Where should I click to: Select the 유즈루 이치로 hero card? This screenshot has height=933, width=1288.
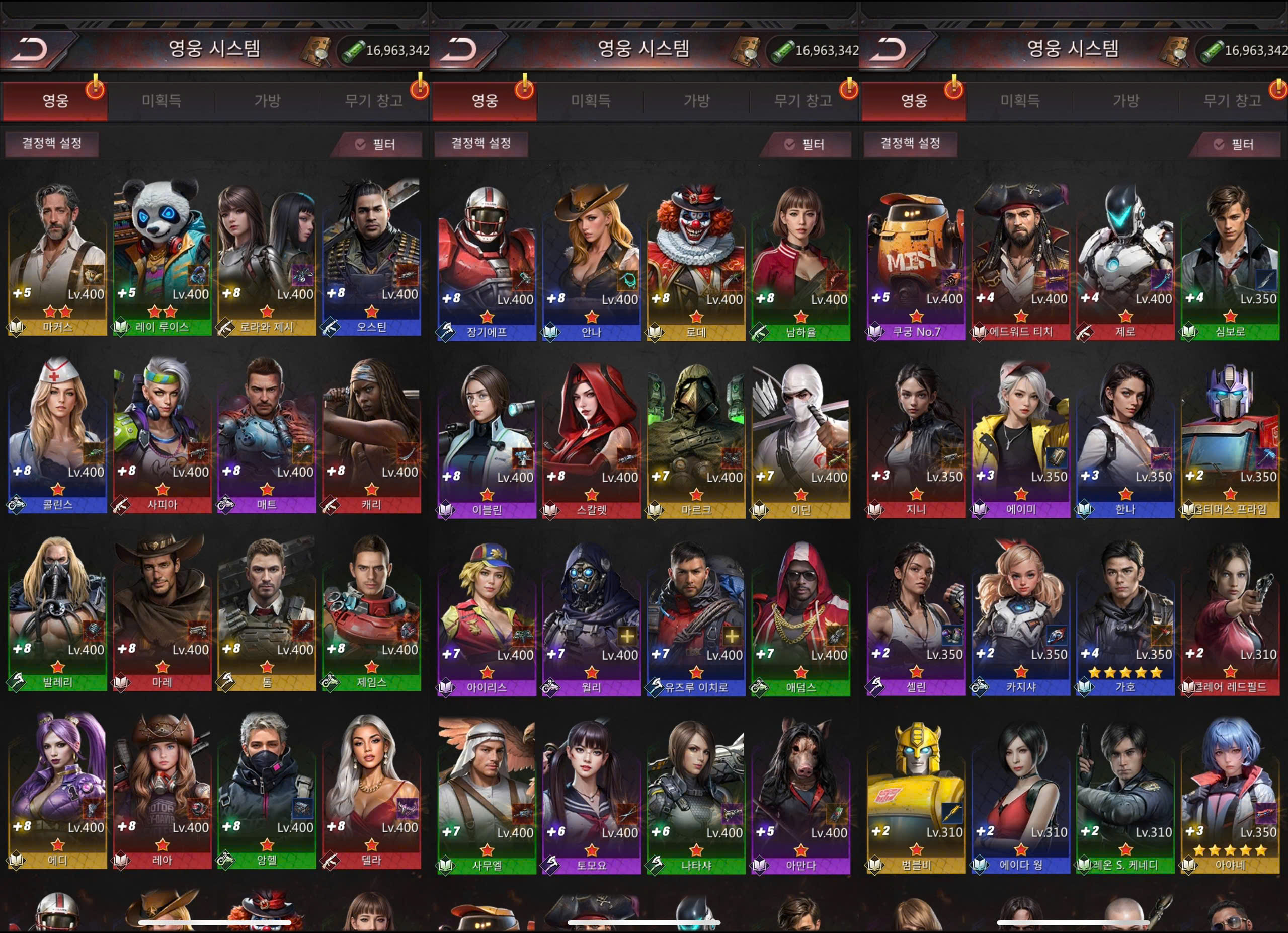click(x=696, y=619)
